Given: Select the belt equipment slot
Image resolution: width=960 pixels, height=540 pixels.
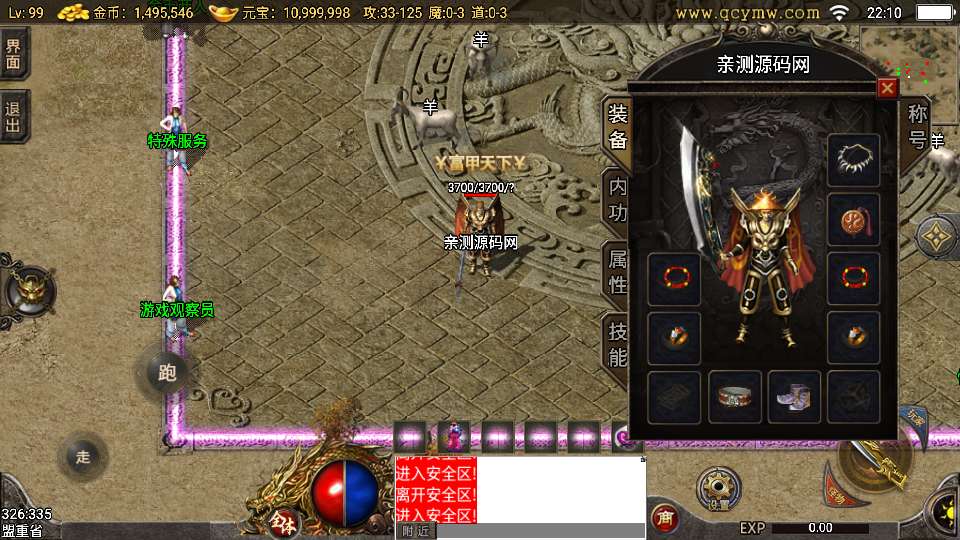Looking at the screenshot, I should point(735,397).
